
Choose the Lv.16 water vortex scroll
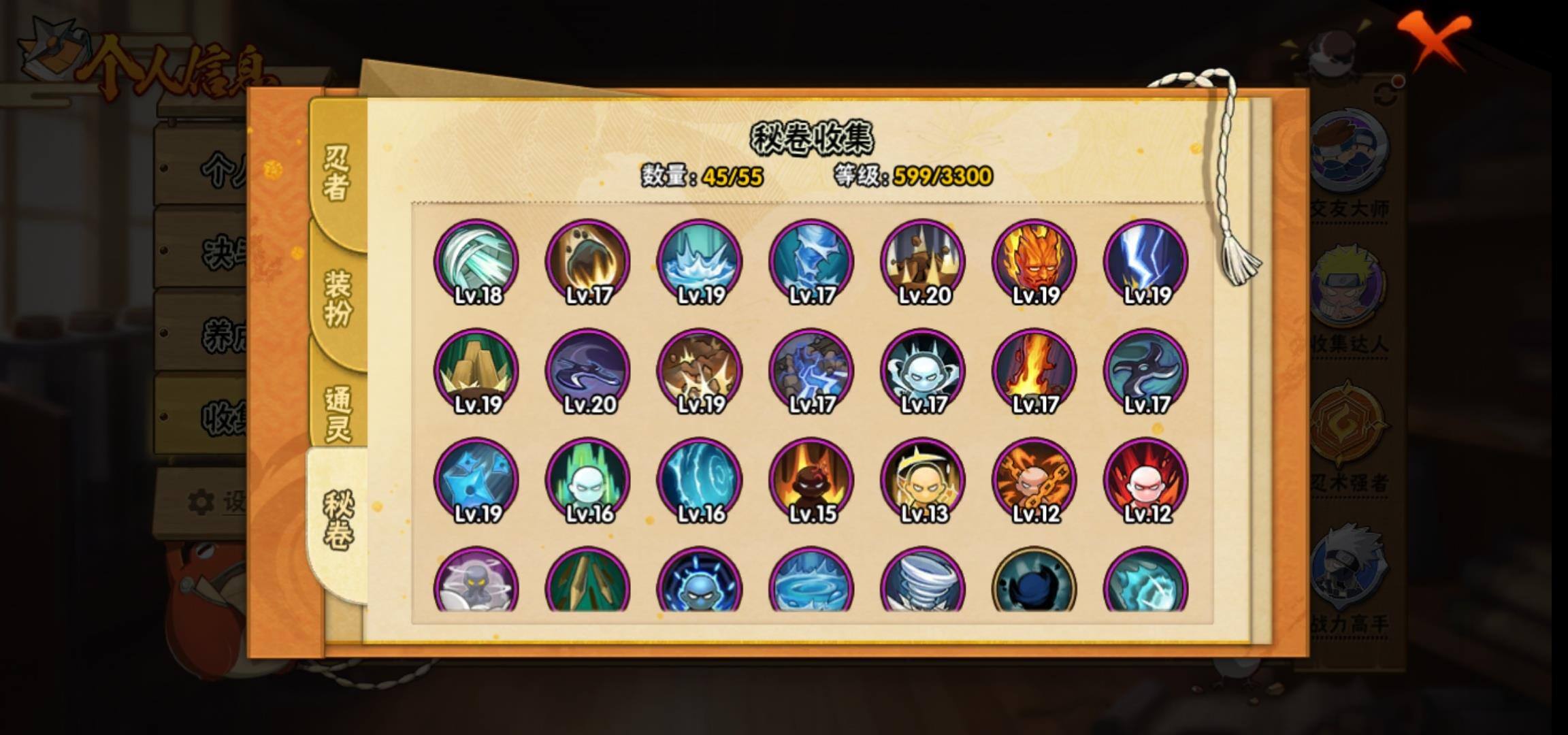pyautogui.click(x=700, y=480)
